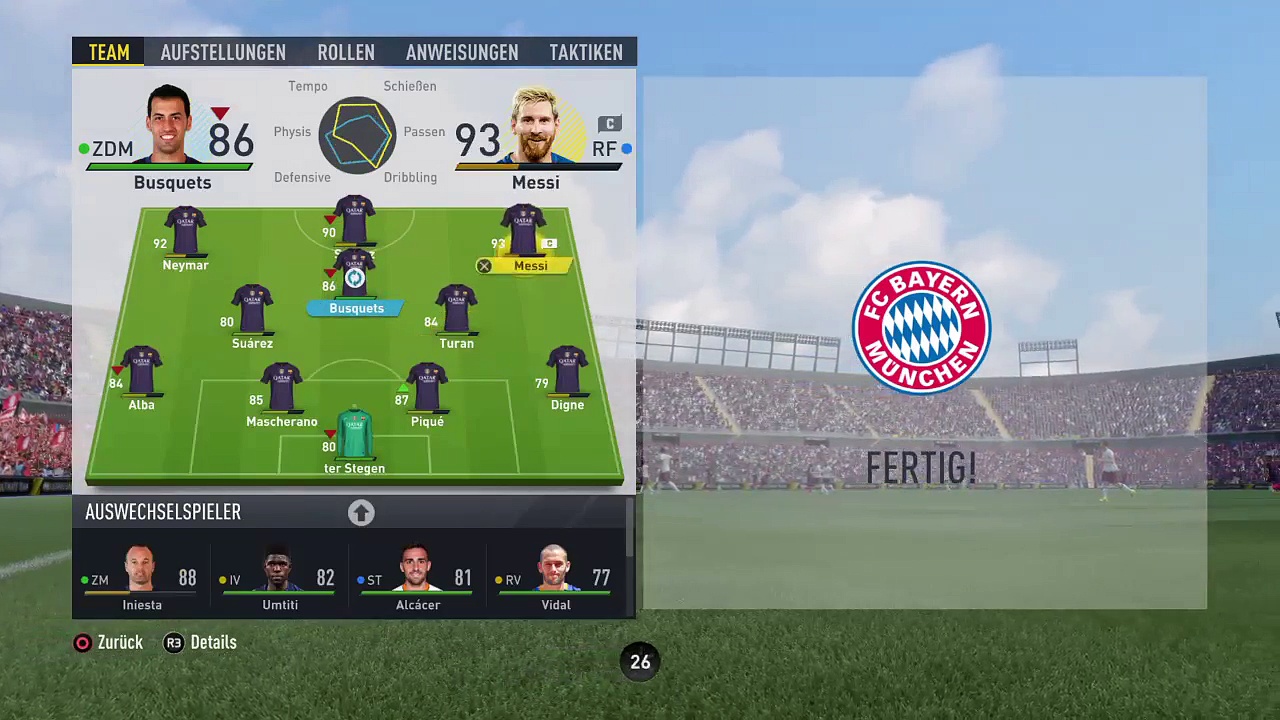Select the Team tab
This screenshot has width=1280, height=720.
[109, 52]
